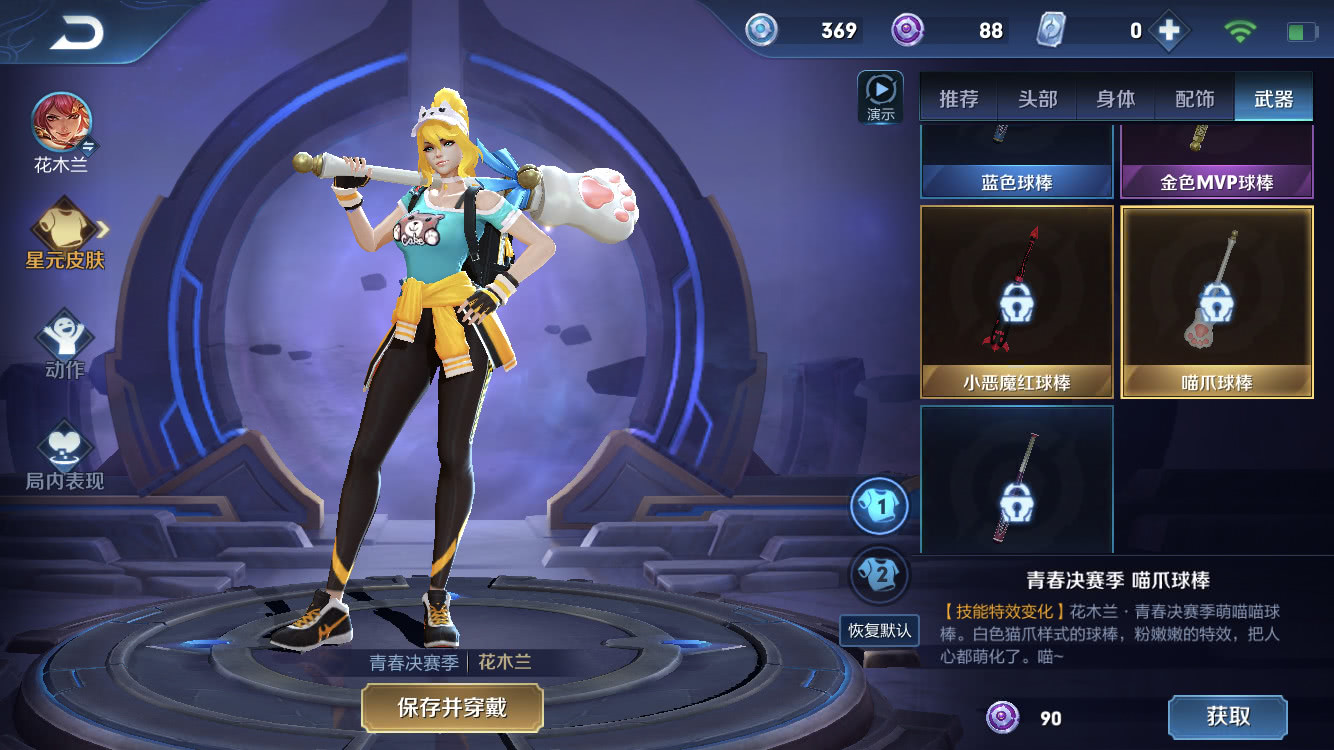The image size is (1334, 750).
Task: Select the 武器 tab
Action: pyautogui.click(x=1273, y=99)
